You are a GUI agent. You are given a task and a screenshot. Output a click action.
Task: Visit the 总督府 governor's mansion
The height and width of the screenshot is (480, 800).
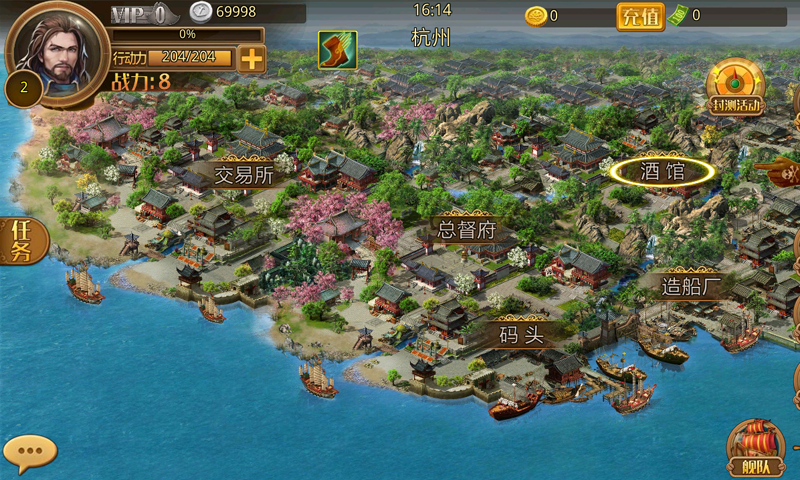[467, 229]
